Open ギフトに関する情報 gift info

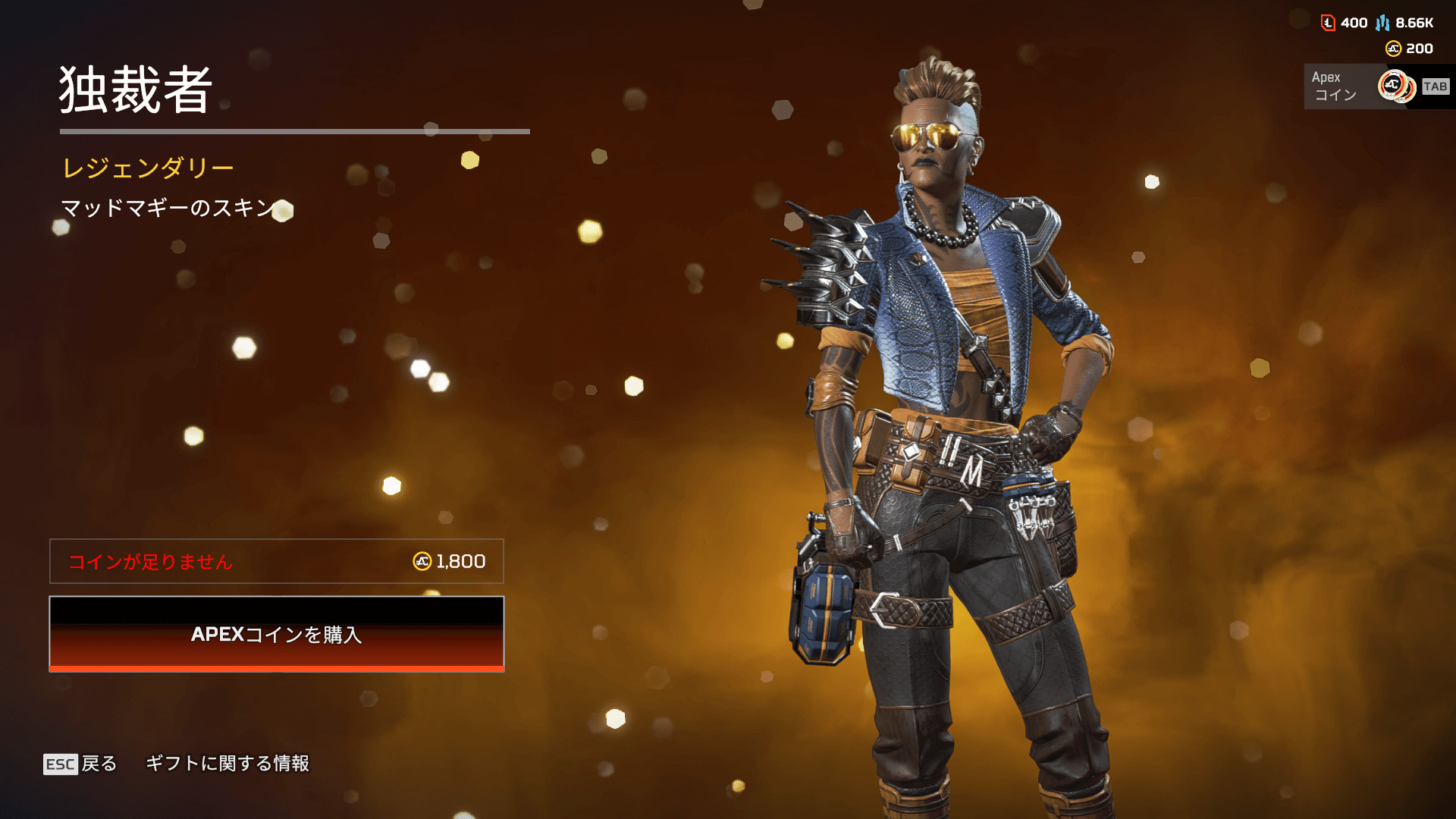[227, 764]
